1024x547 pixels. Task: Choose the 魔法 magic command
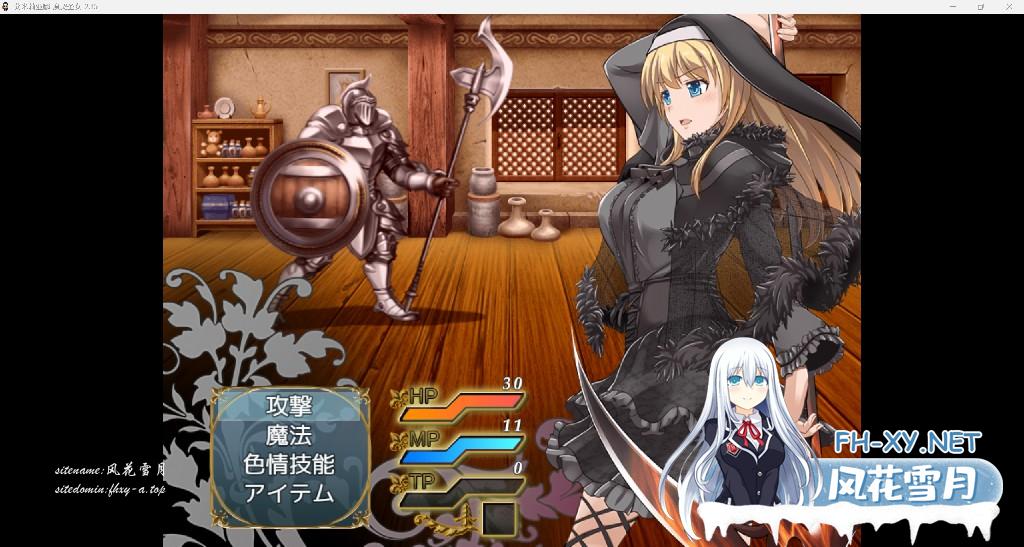[x=289, y=435]
